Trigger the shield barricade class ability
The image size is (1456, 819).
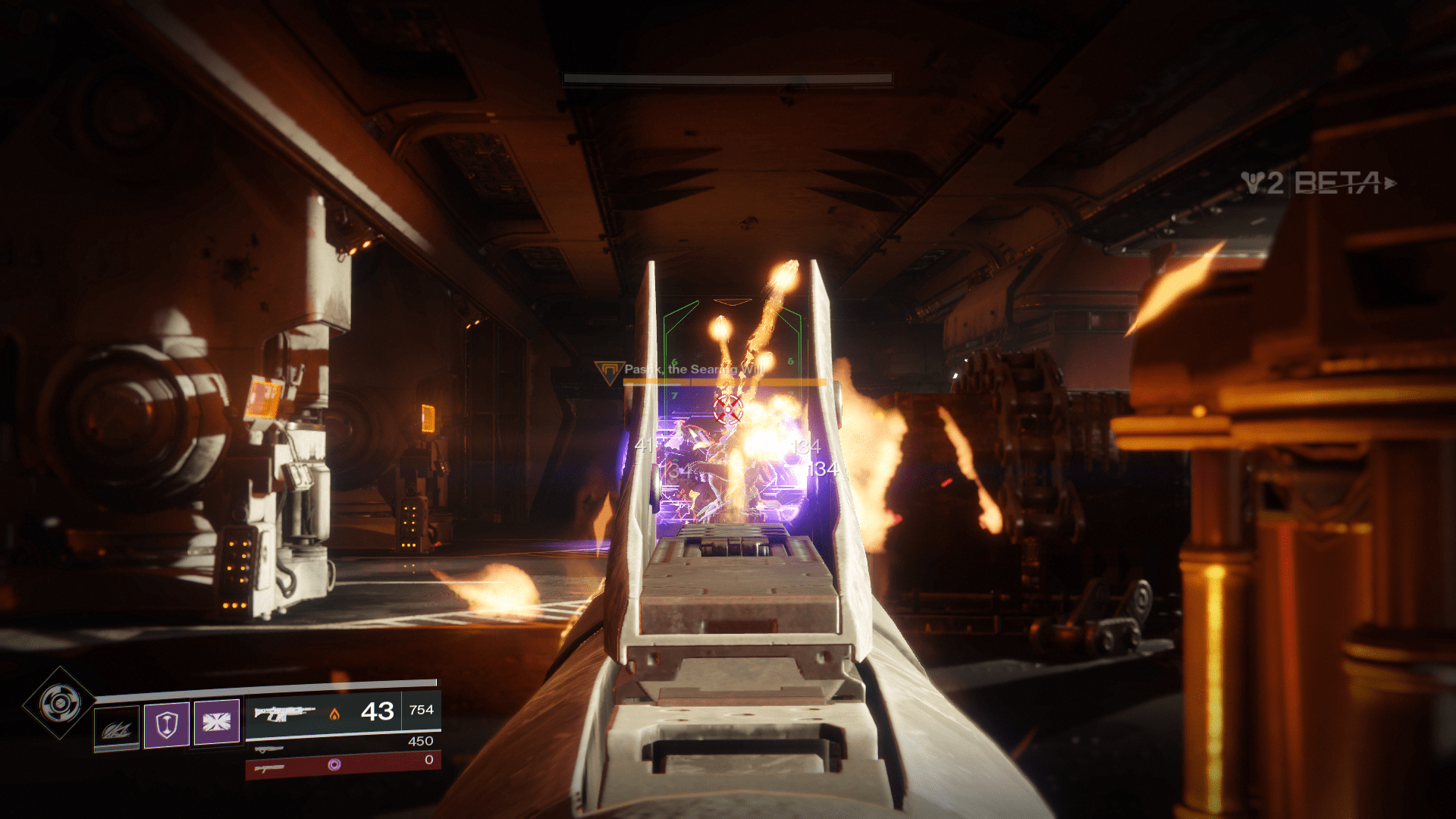click(x=167, y=724)
